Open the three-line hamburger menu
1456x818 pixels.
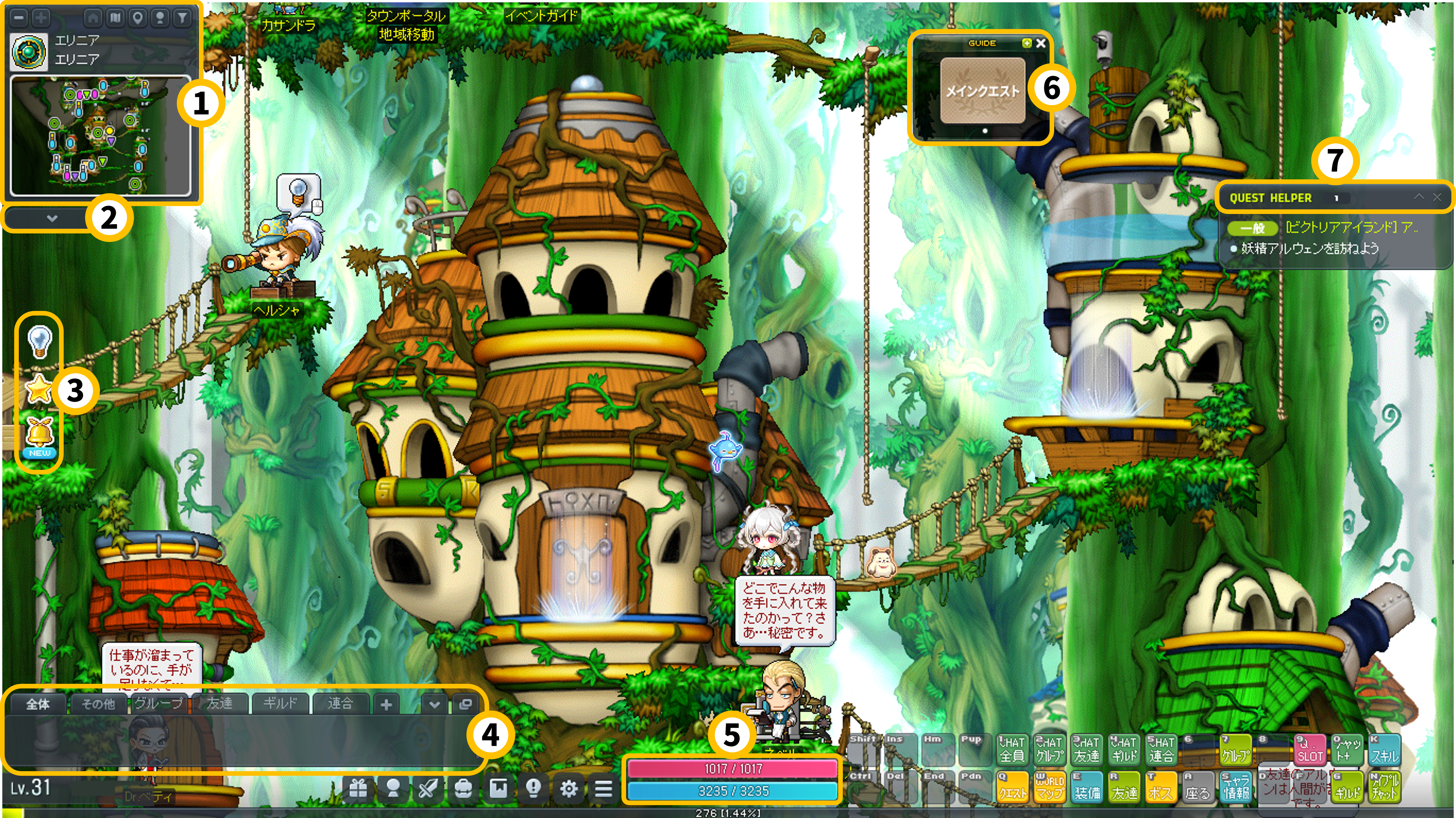(604, 788)
